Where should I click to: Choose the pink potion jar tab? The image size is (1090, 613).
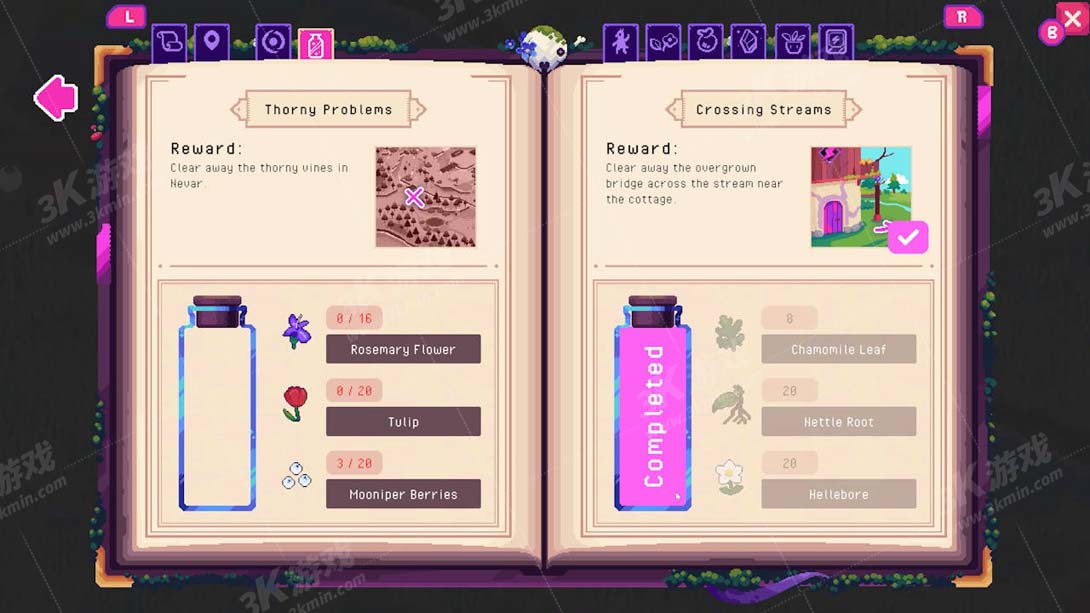coord(316,45)
